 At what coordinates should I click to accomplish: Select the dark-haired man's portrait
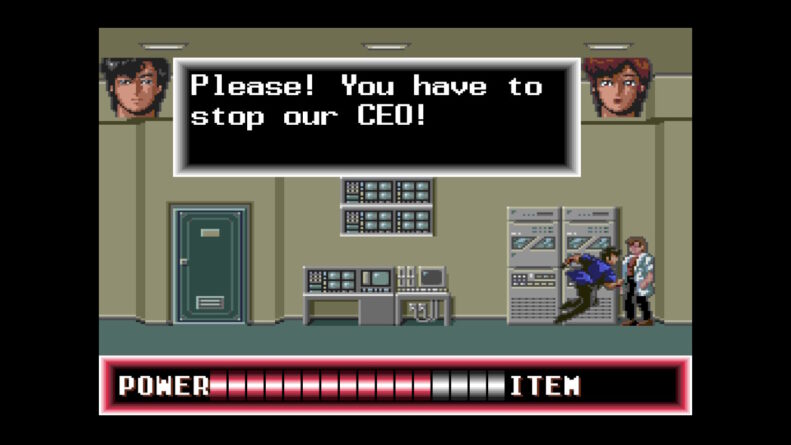coord(135,88)
